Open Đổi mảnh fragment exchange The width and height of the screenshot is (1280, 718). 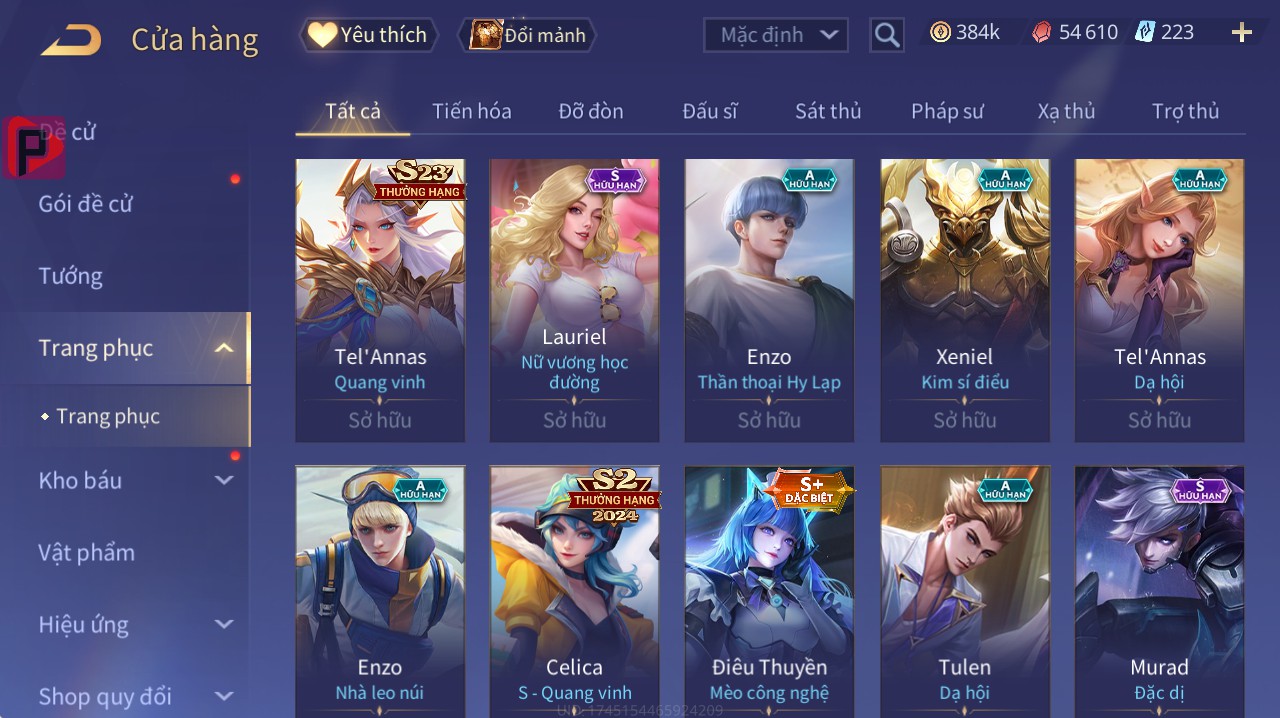tap(528, 35)
